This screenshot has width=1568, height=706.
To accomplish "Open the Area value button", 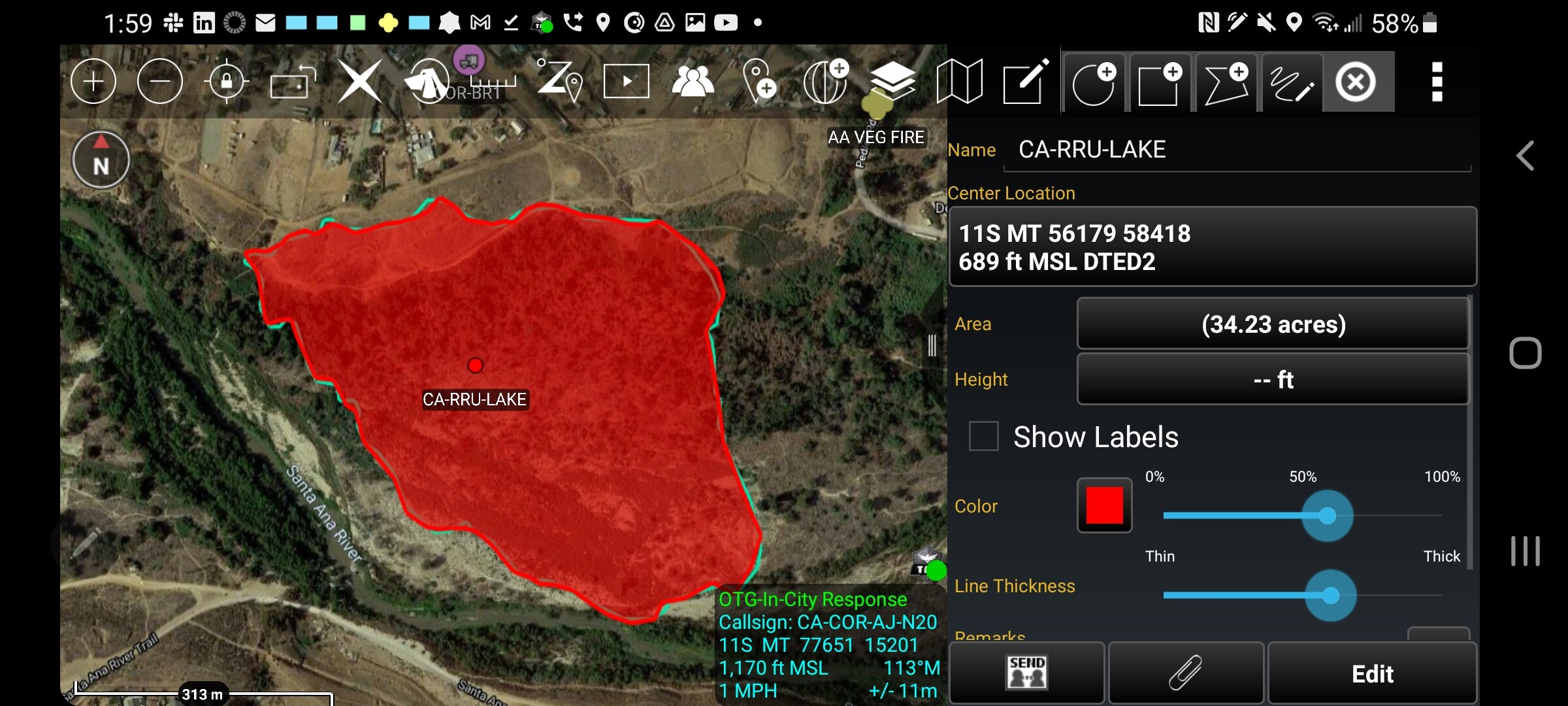I will (1273, 324).
